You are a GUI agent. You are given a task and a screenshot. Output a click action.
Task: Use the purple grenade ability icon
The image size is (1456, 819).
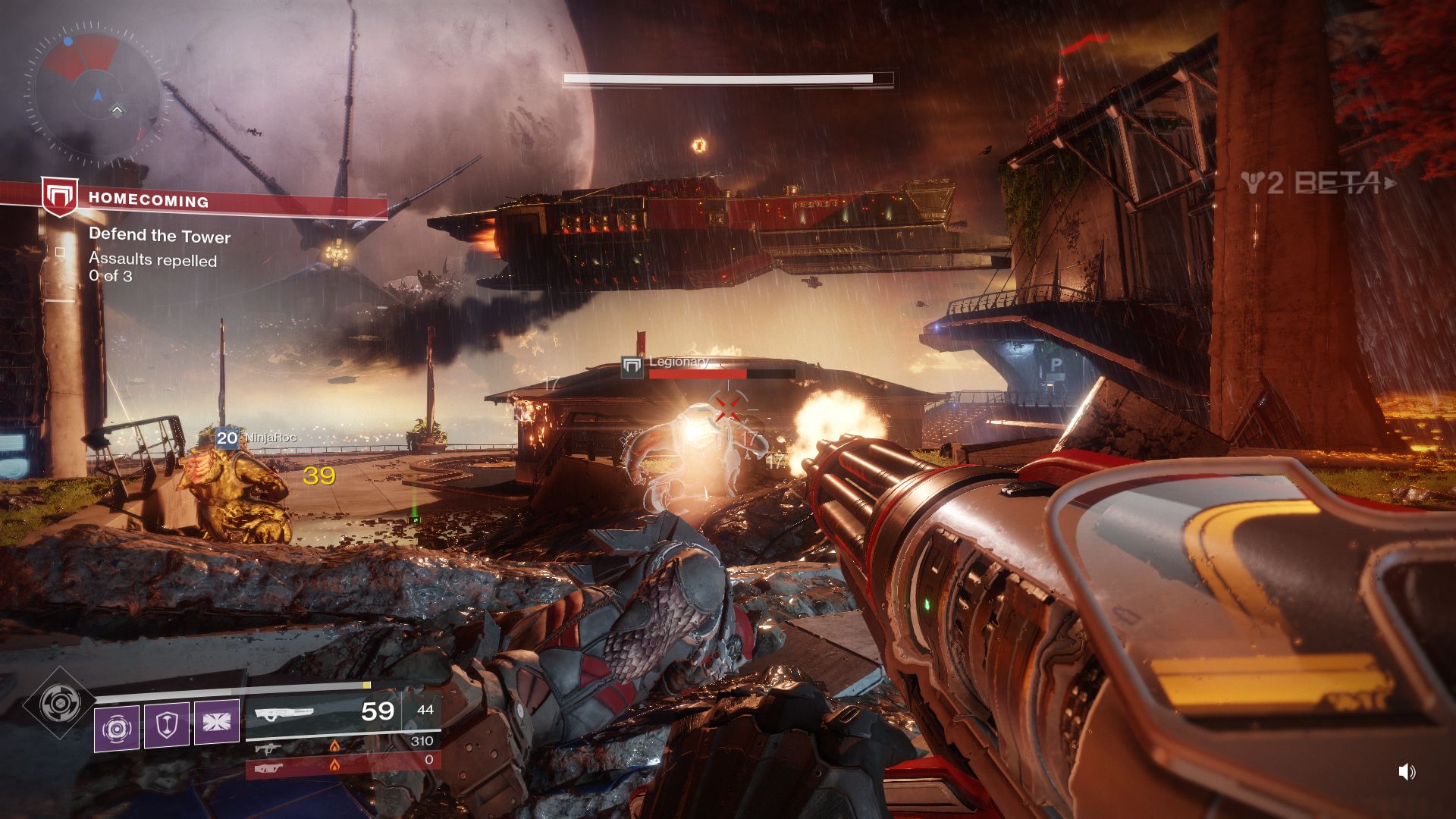coord(117,728)
